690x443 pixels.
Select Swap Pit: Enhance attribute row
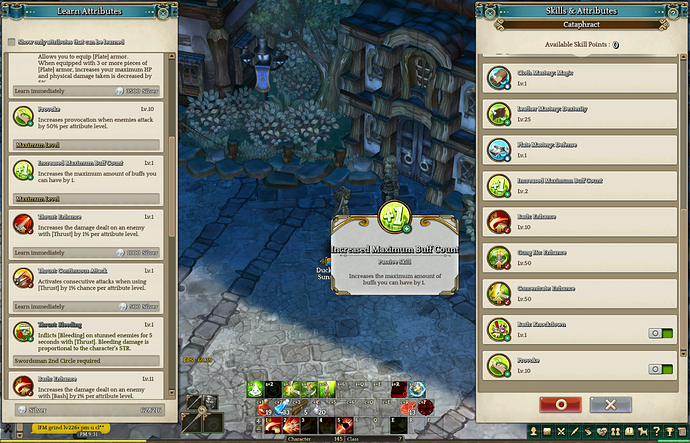pos(580,256)
